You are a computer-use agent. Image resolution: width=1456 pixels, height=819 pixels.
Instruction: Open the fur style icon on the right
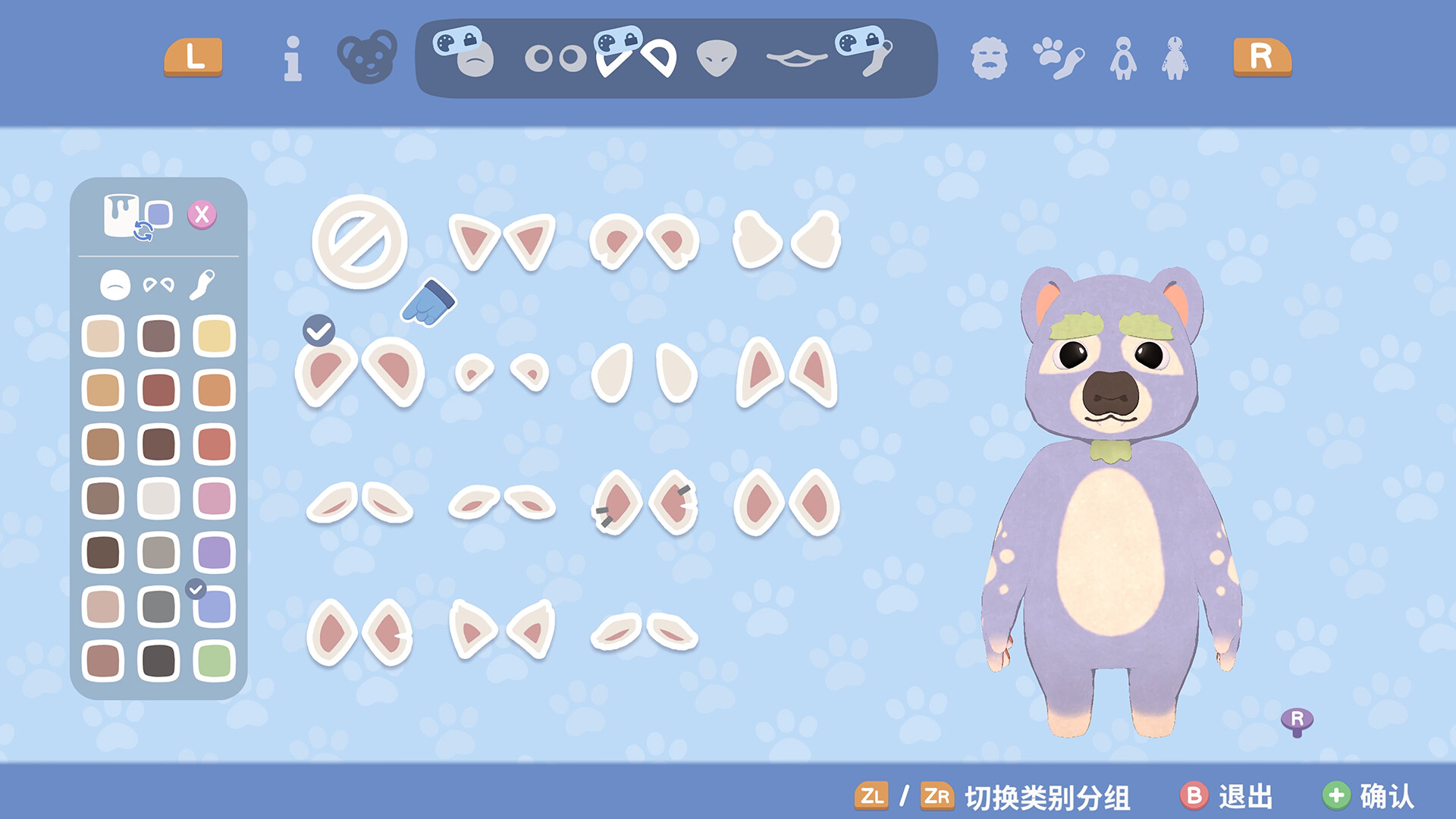(990, 59)
